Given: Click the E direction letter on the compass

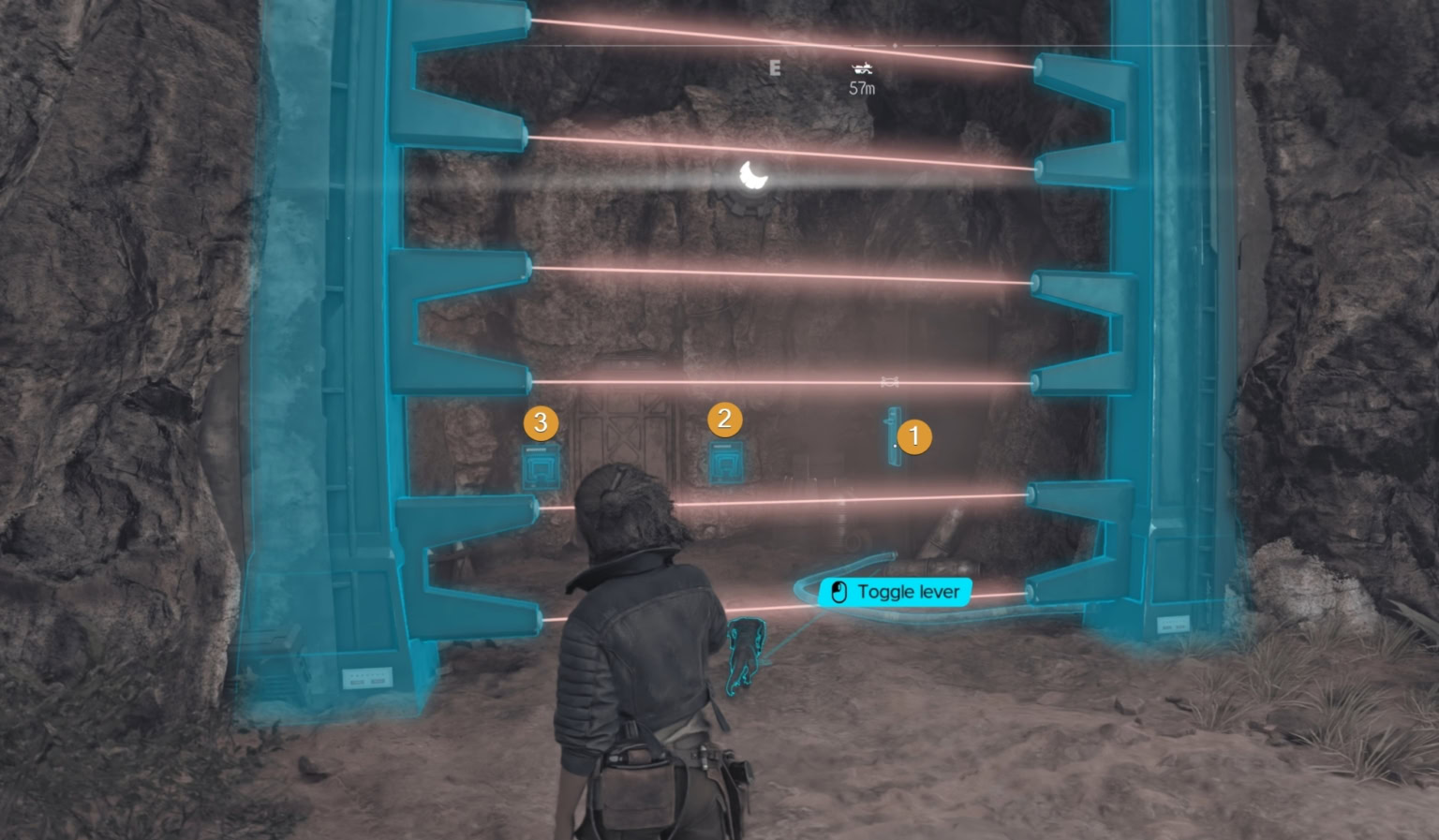Looking at the screenshot, I should [775, 68].
